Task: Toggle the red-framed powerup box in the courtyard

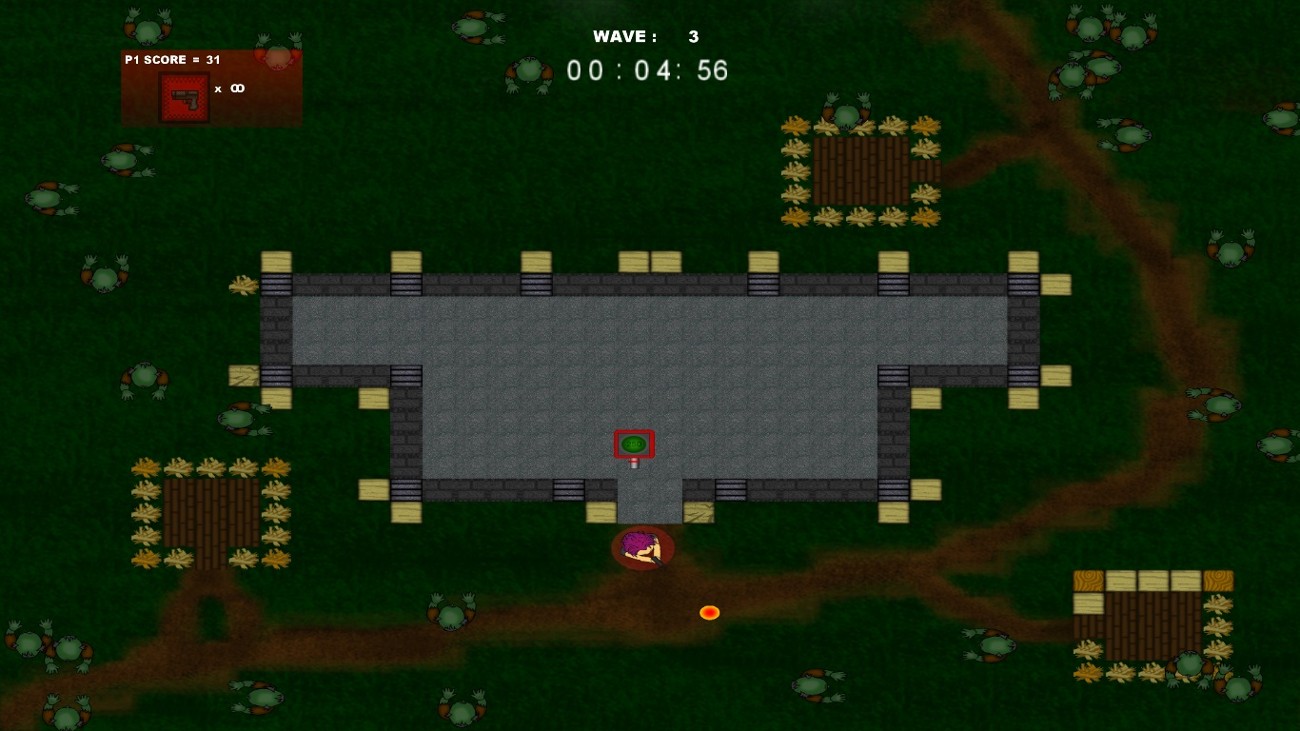Action: 635,442
